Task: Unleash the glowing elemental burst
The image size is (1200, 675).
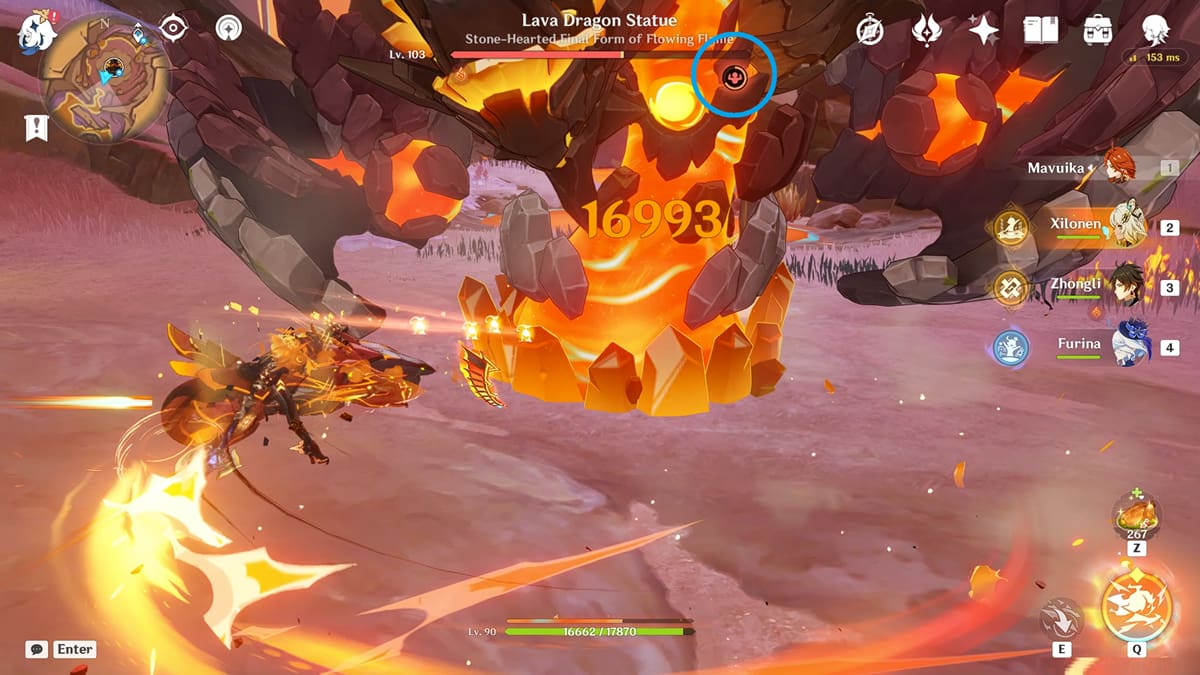Action: point(1136,606)
